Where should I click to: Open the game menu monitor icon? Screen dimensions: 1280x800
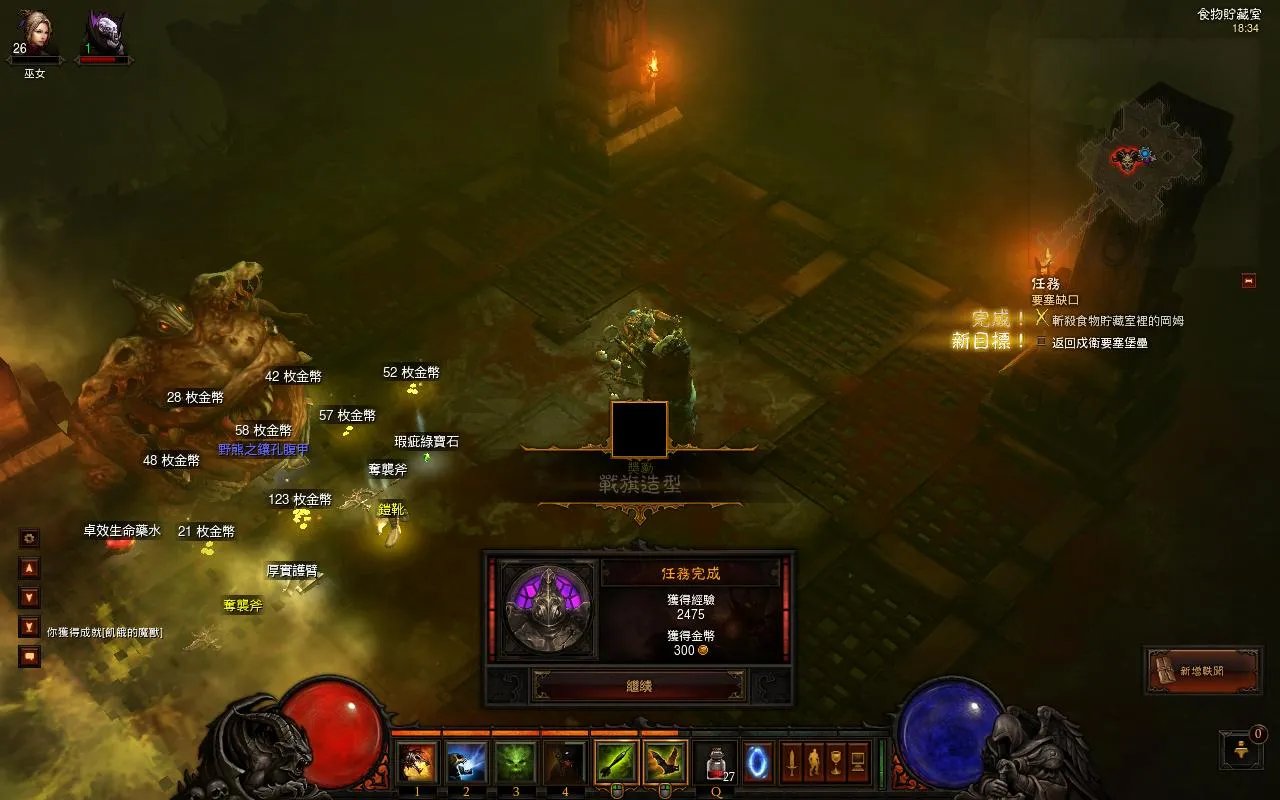click(x=858, y=763)
